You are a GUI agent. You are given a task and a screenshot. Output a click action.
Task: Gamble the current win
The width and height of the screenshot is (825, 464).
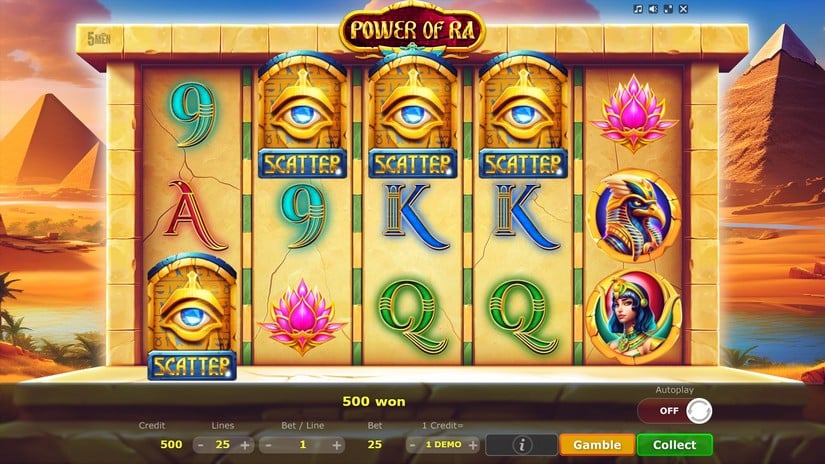coord(597,445)
